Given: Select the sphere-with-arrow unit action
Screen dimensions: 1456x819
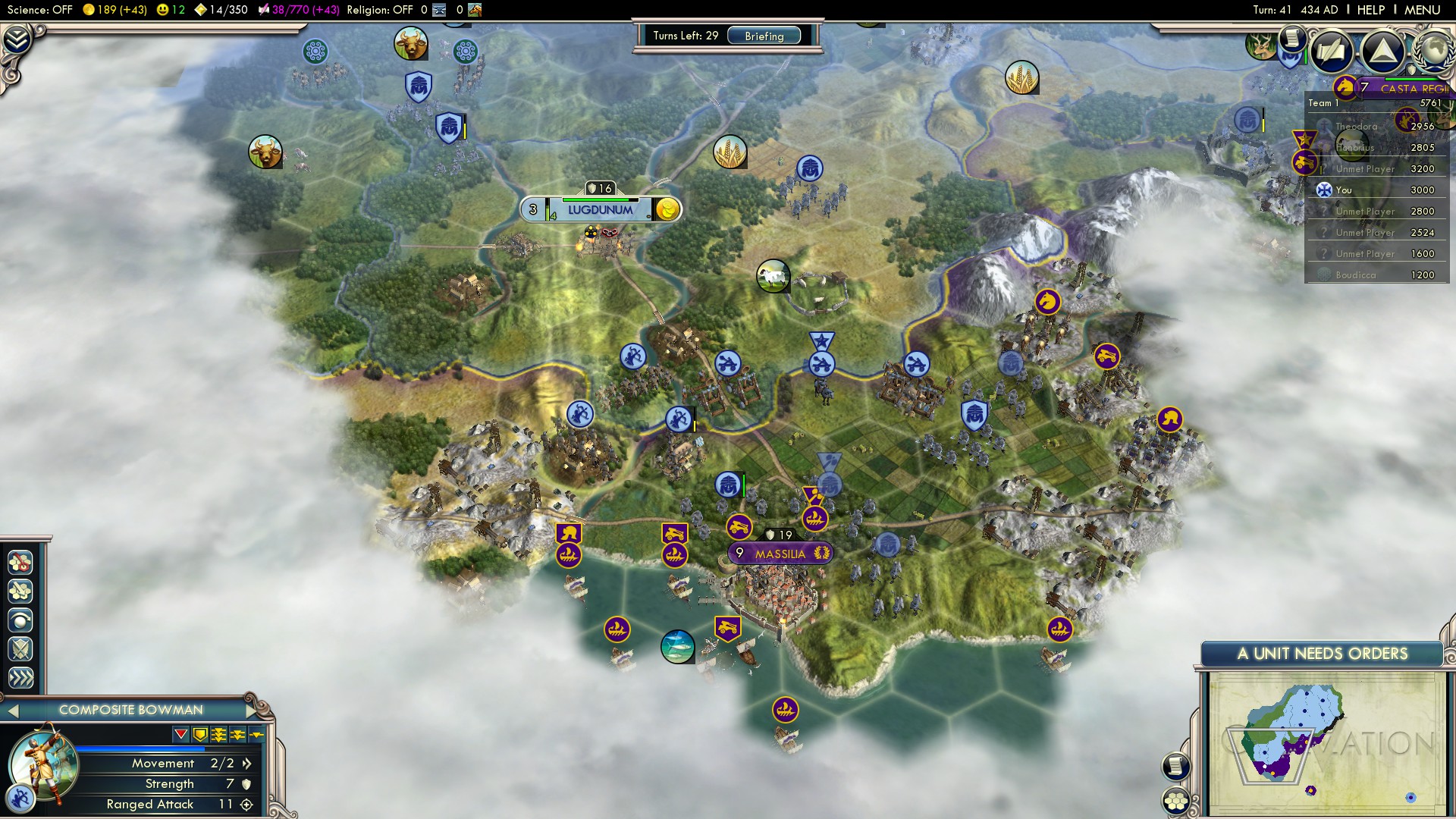Looking at the screenshot, I should [20, 620].
